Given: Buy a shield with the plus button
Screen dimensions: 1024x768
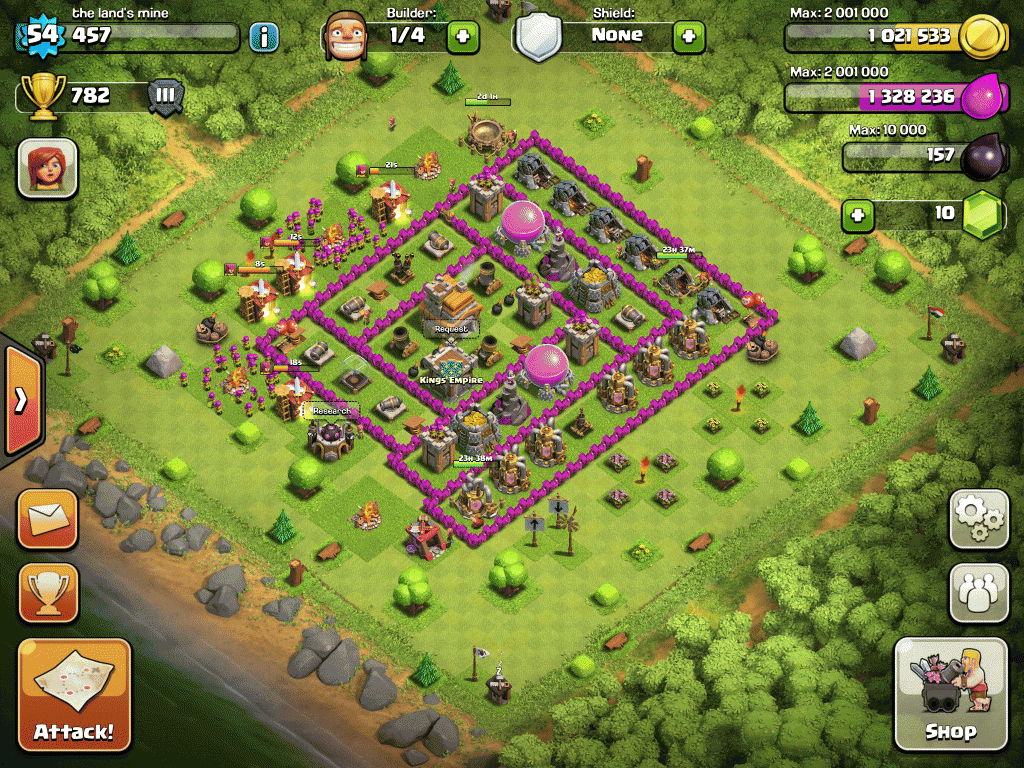Looking at the screenshot, I should [x=689, y=38].
